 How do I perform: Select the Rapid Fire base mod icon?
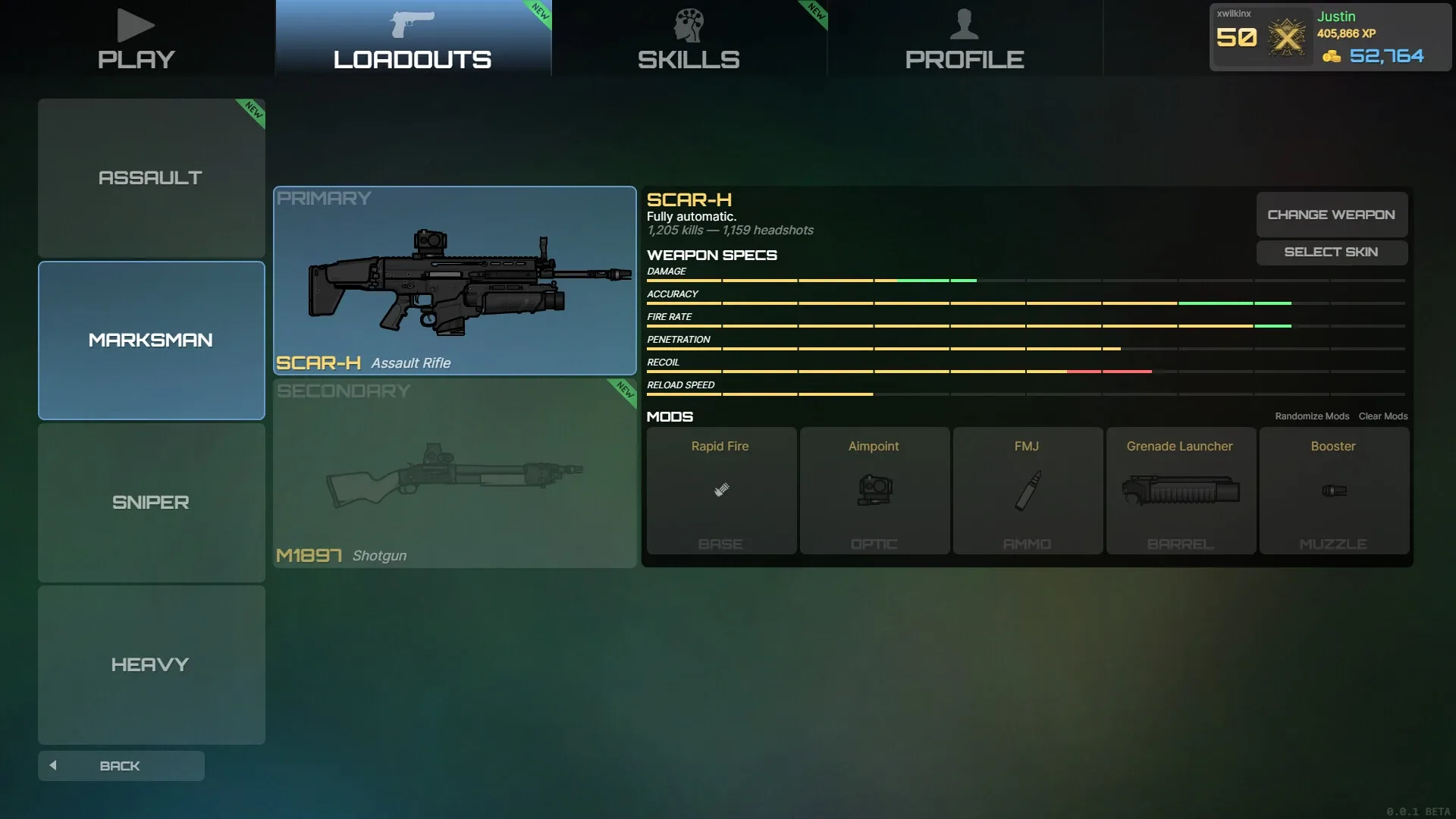pos(720,489)
